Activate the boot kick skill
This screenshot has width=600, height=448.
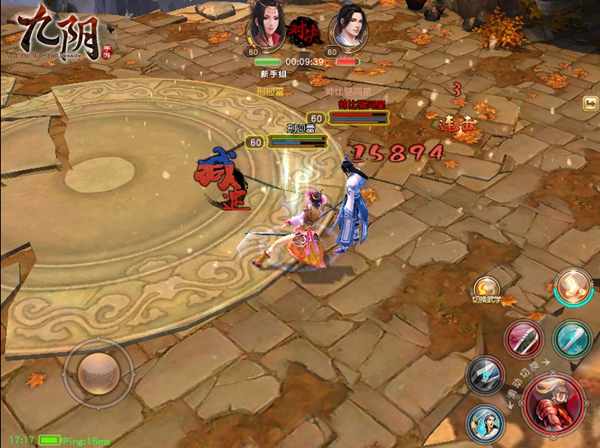tap(574, 287)
